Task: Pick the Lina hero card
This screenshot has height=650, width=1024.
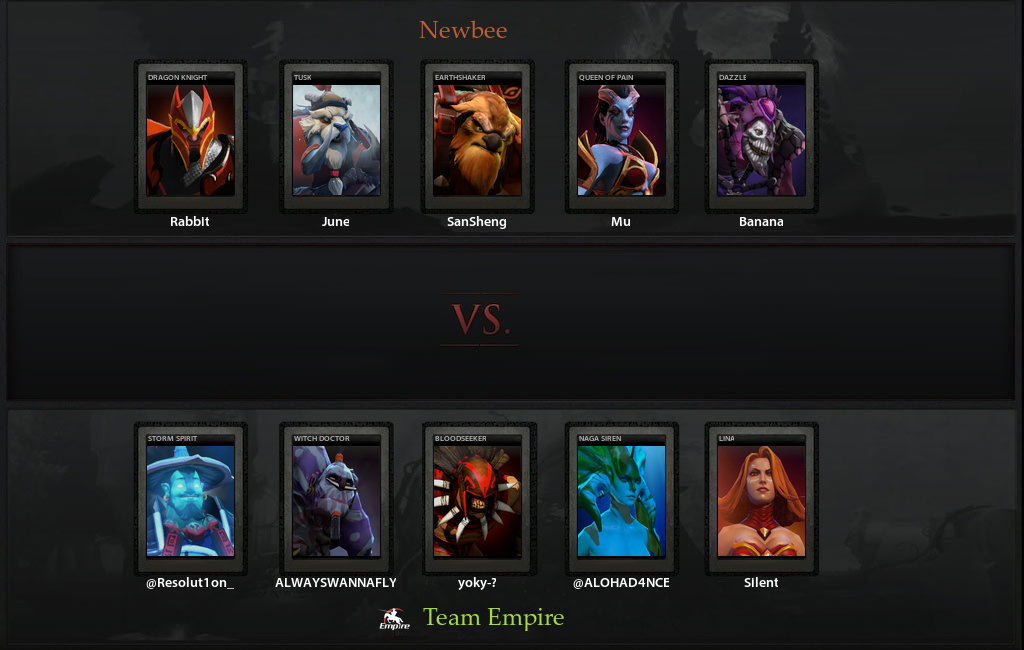Action: pos(761,499)
